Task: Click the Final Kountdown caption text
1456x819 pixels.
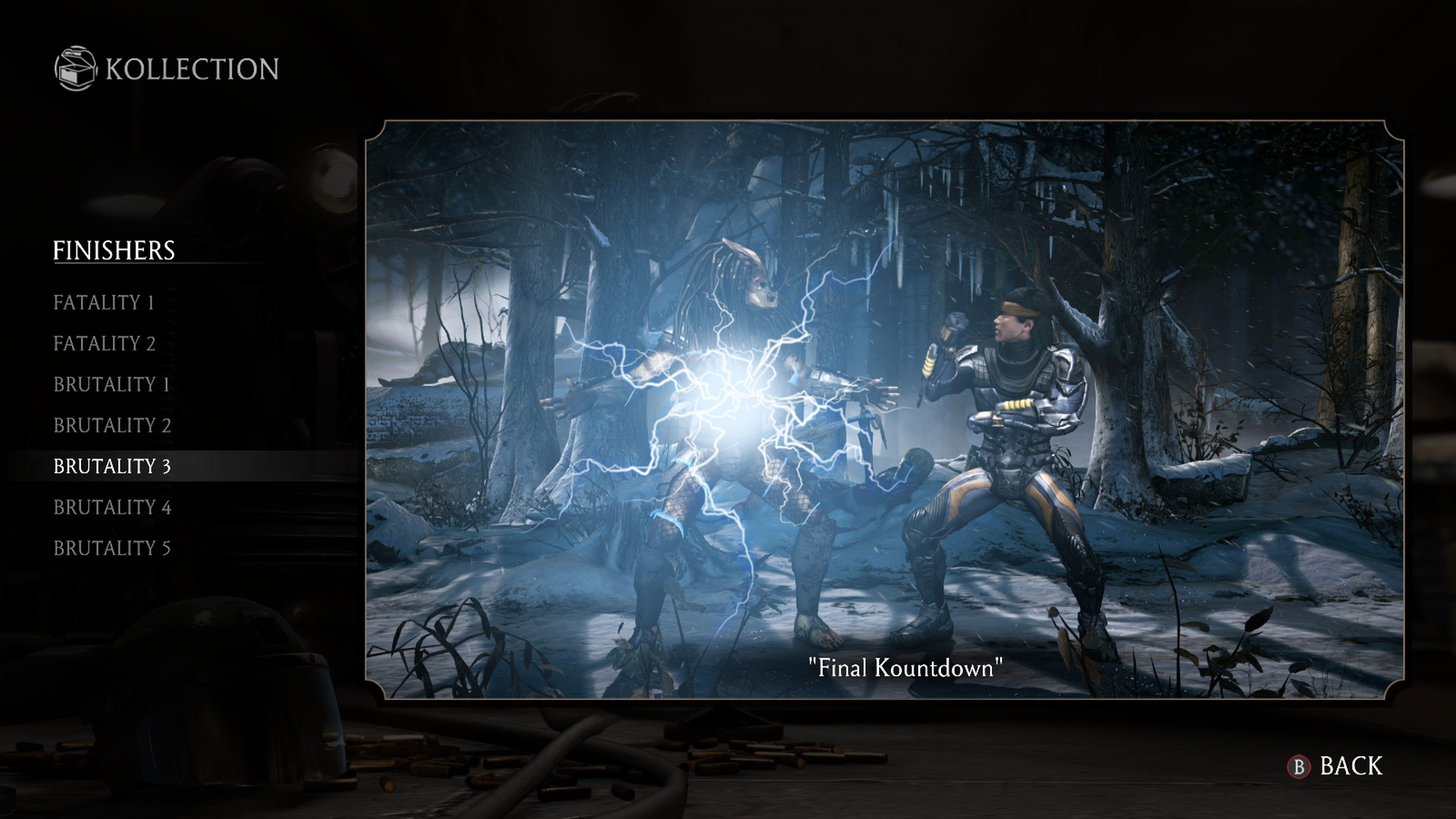Action: pyautogui.click(x=903, y=668)
